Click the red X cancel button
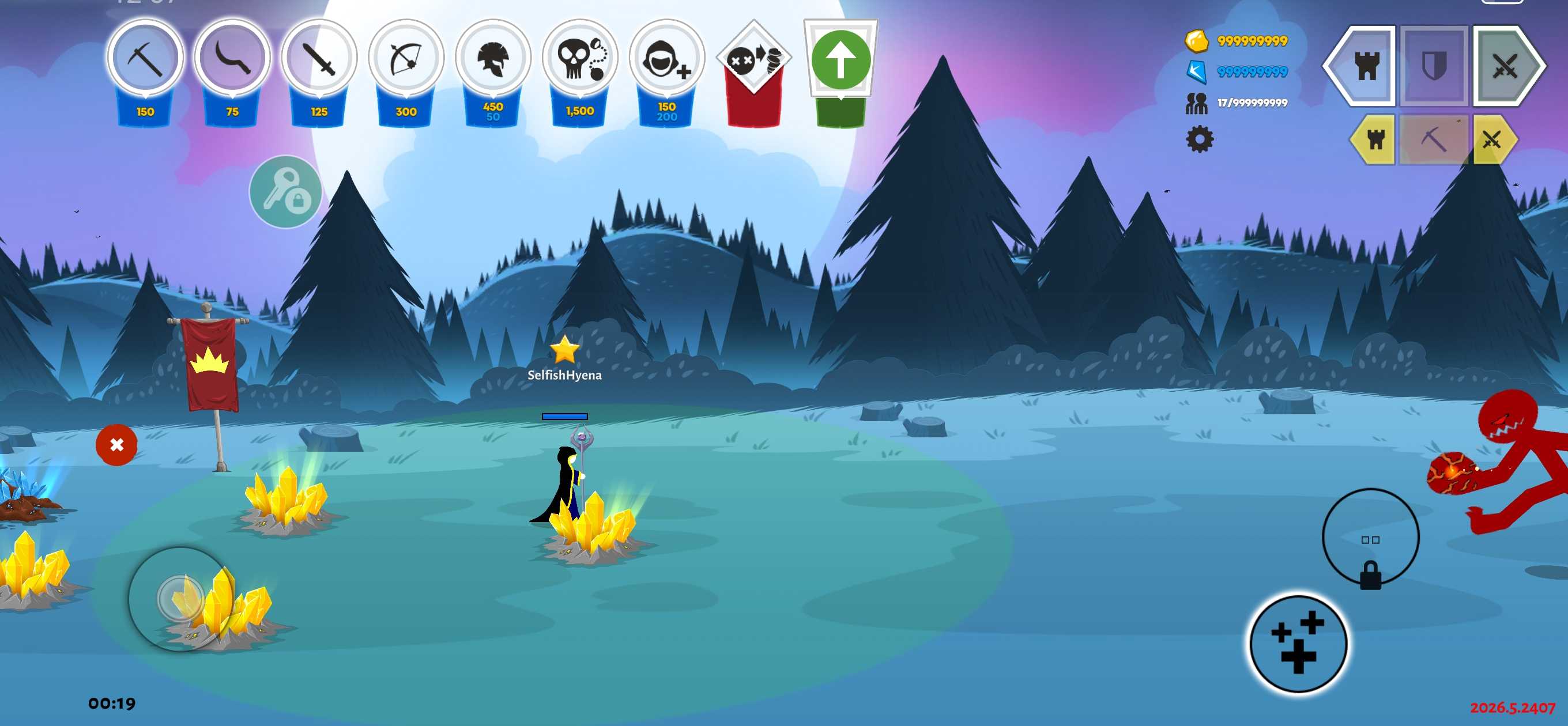Viewport: 1568px width, 726px height. pos(116,445)
